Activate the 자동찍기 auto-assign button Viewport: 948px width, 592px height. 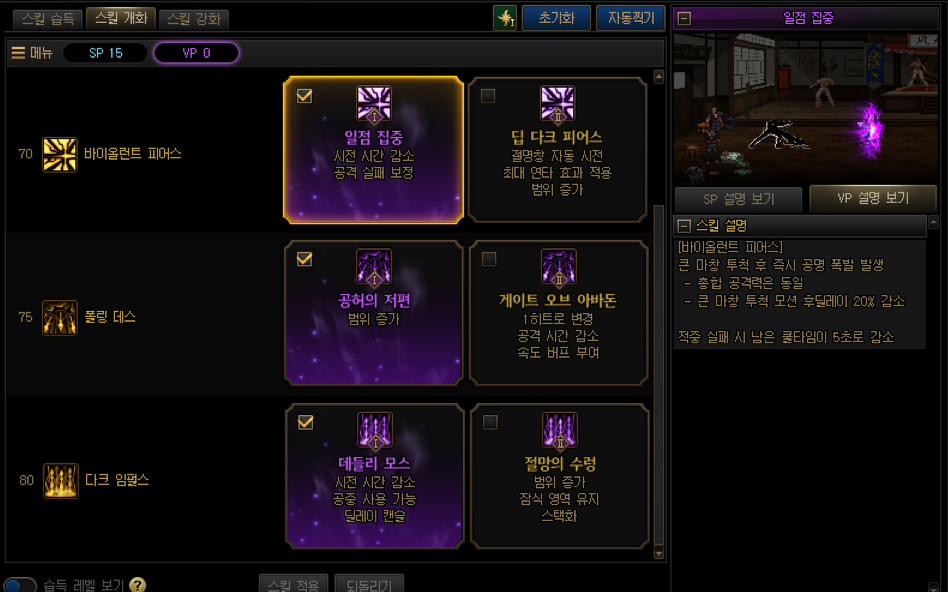[x=630, y=18]
